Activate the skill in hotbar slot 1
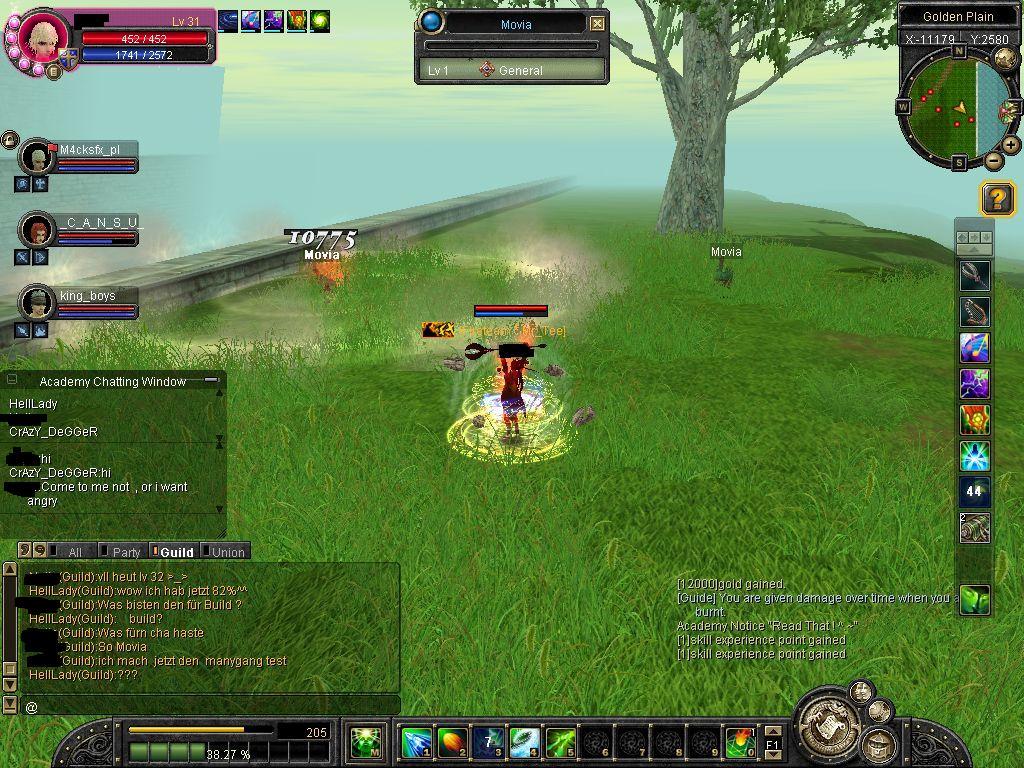The image size is (1024, 768). tap(416, 743)
